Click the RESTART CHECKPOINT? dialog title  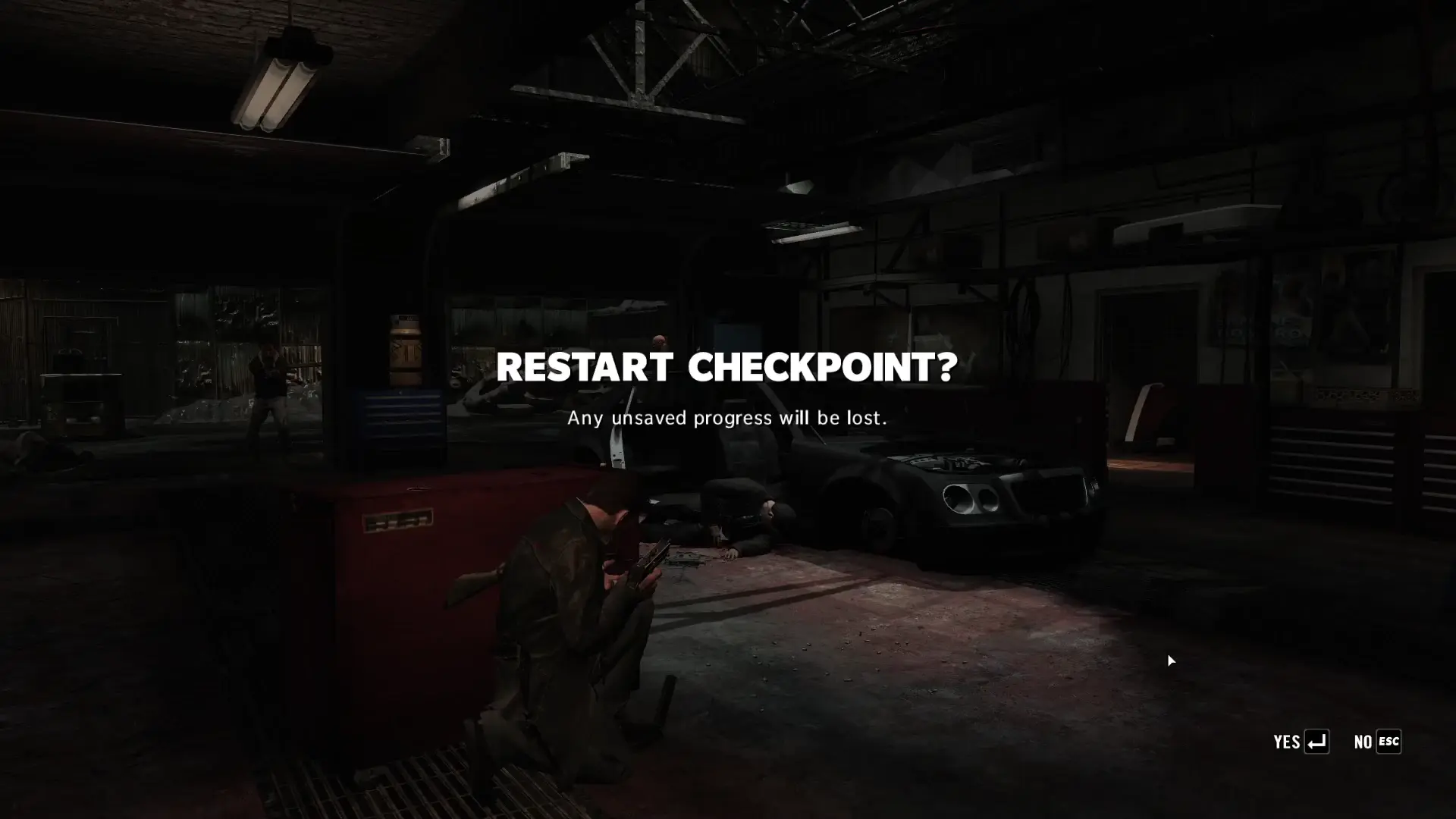point(726,369)
